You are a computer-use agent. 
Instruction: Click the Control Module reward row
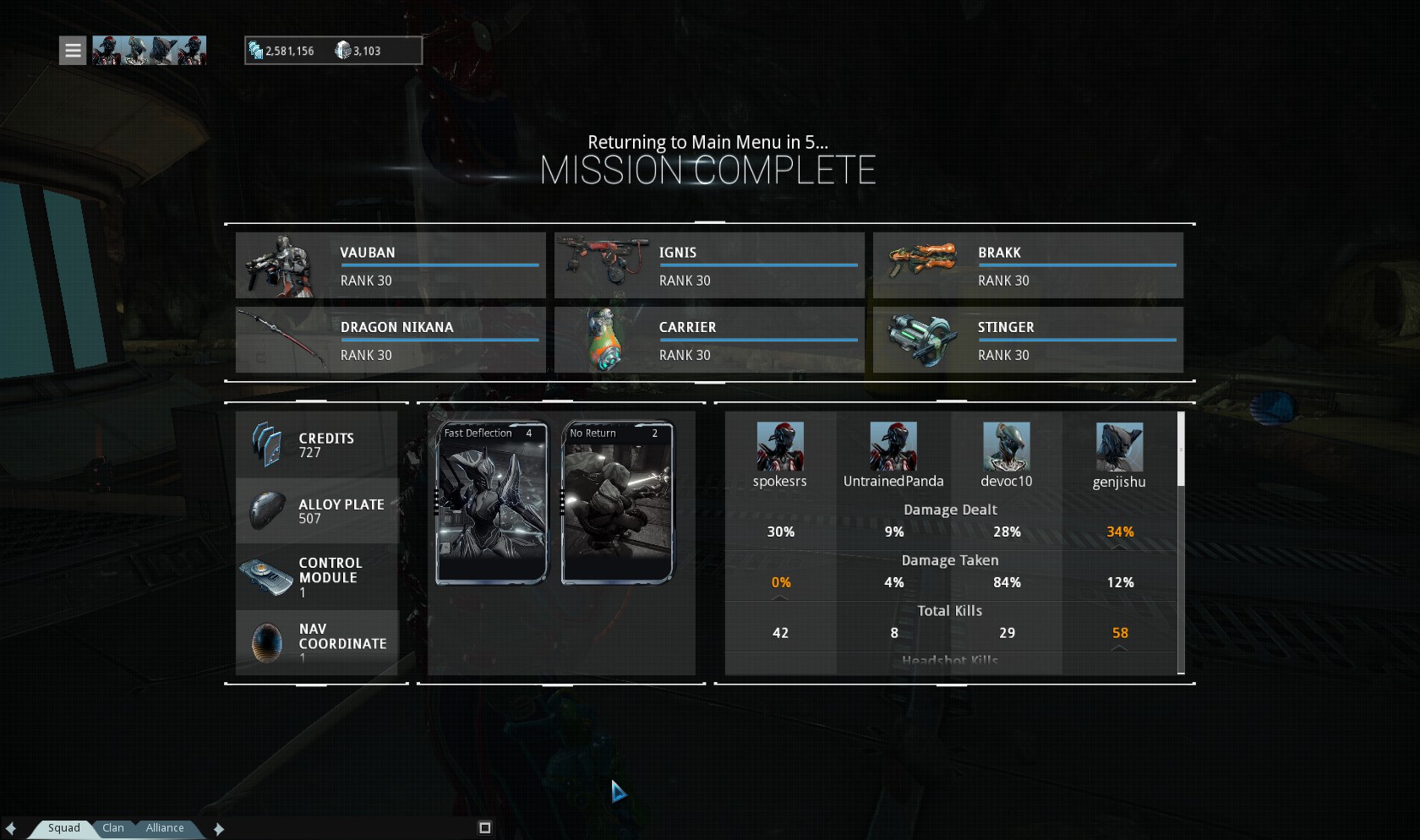coord(317,576)
